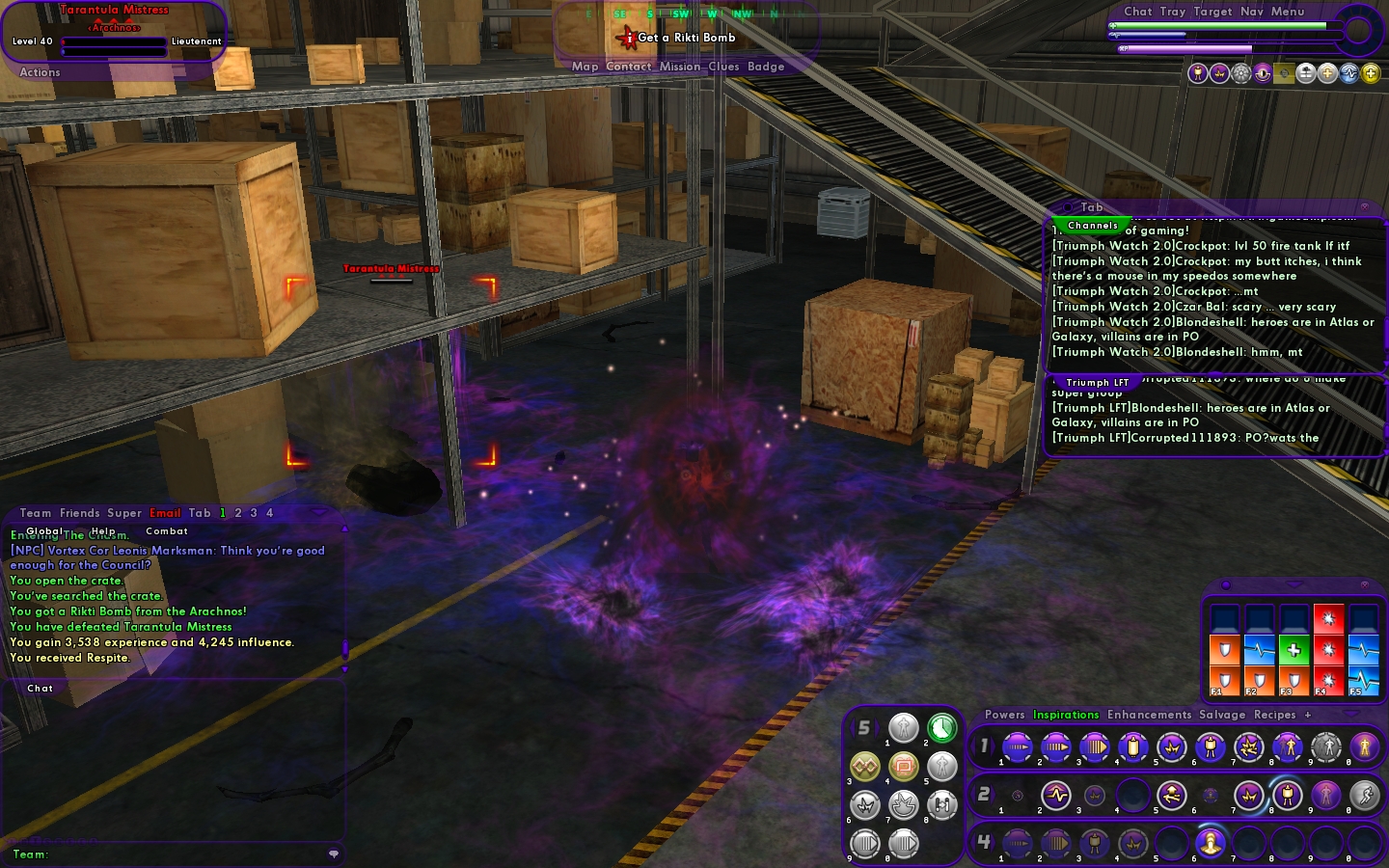Open the Recipes list

click(x=1274, y=715)
